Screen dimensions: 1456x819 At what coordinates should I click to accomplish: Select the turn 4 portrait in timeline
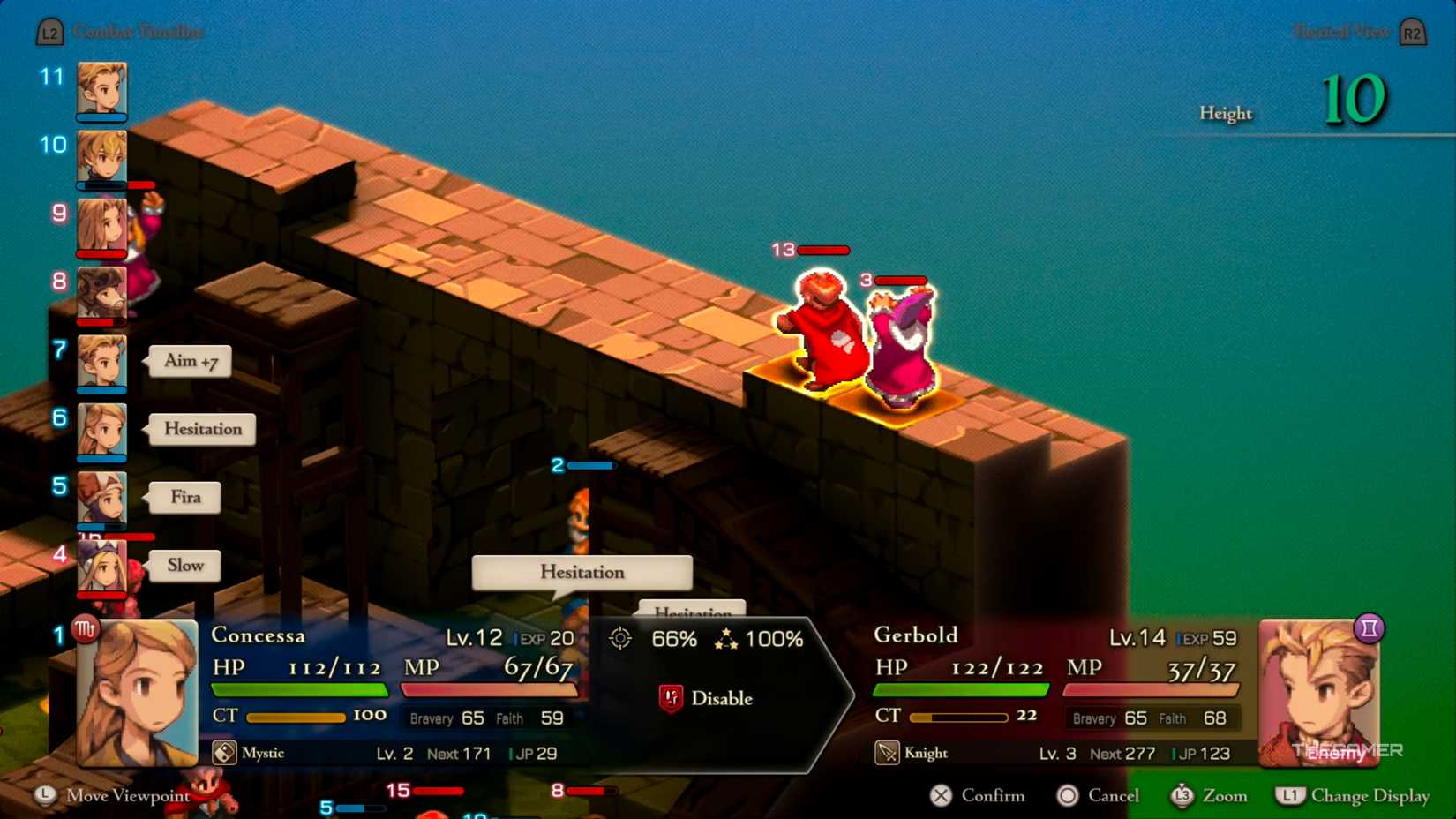pyautogui.click(x=101, y=566)
